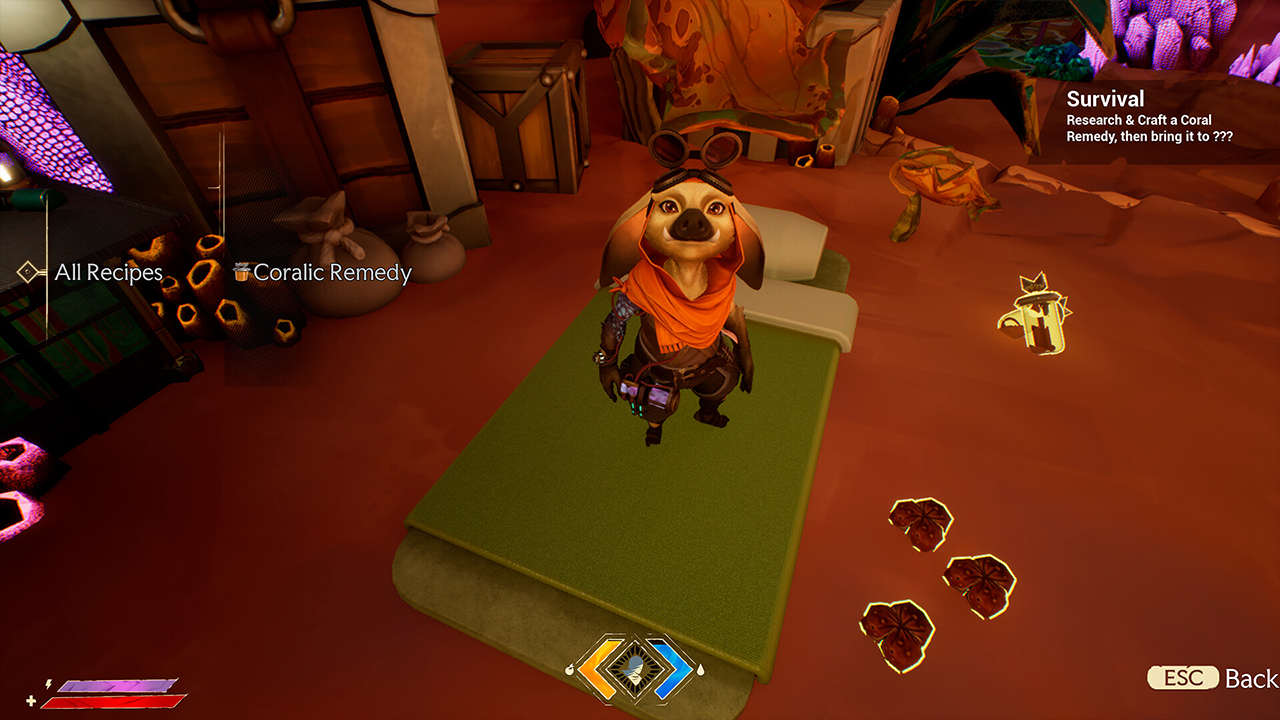Toggle the recipe view to All Recipes
Screen dimensions: 1280x720
(108, 272)
